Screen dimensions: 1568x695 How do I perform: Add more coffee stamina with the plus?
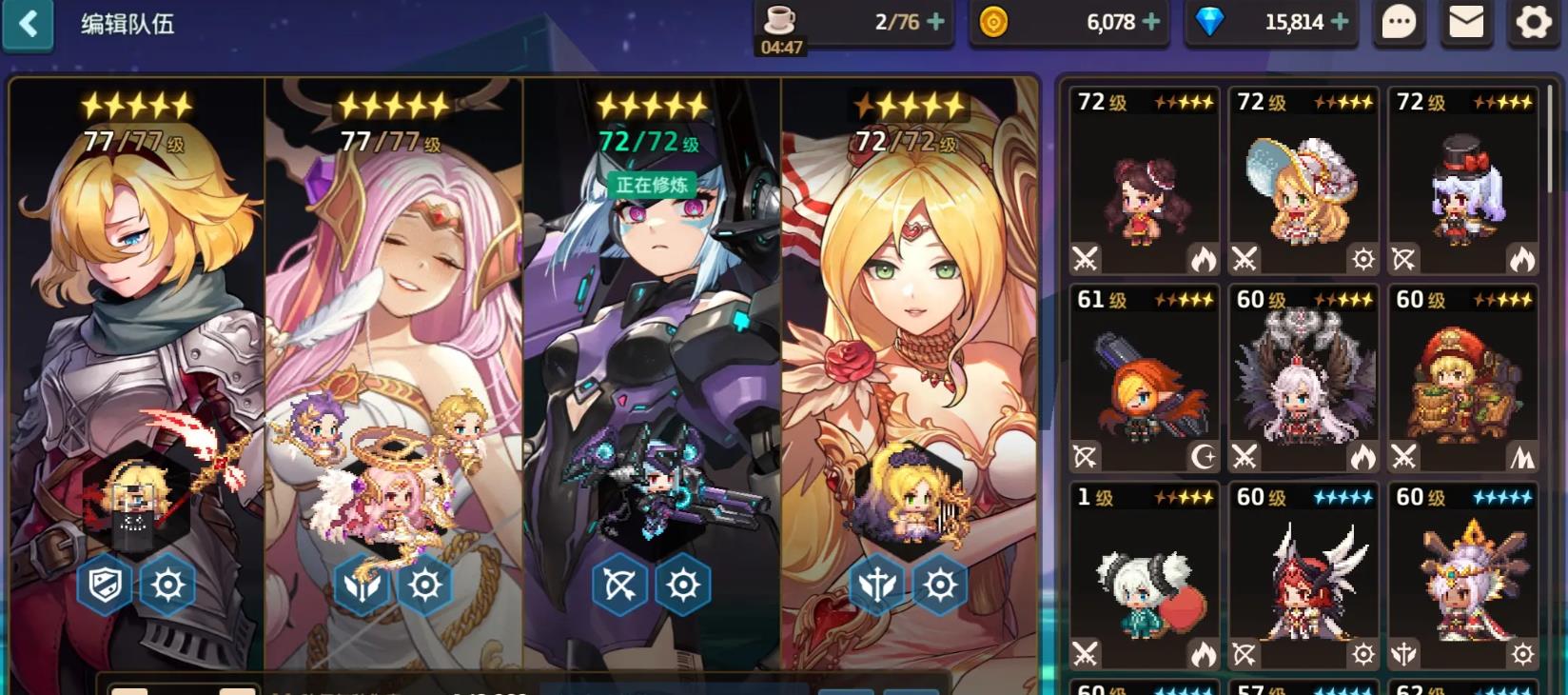pos(936,22)
